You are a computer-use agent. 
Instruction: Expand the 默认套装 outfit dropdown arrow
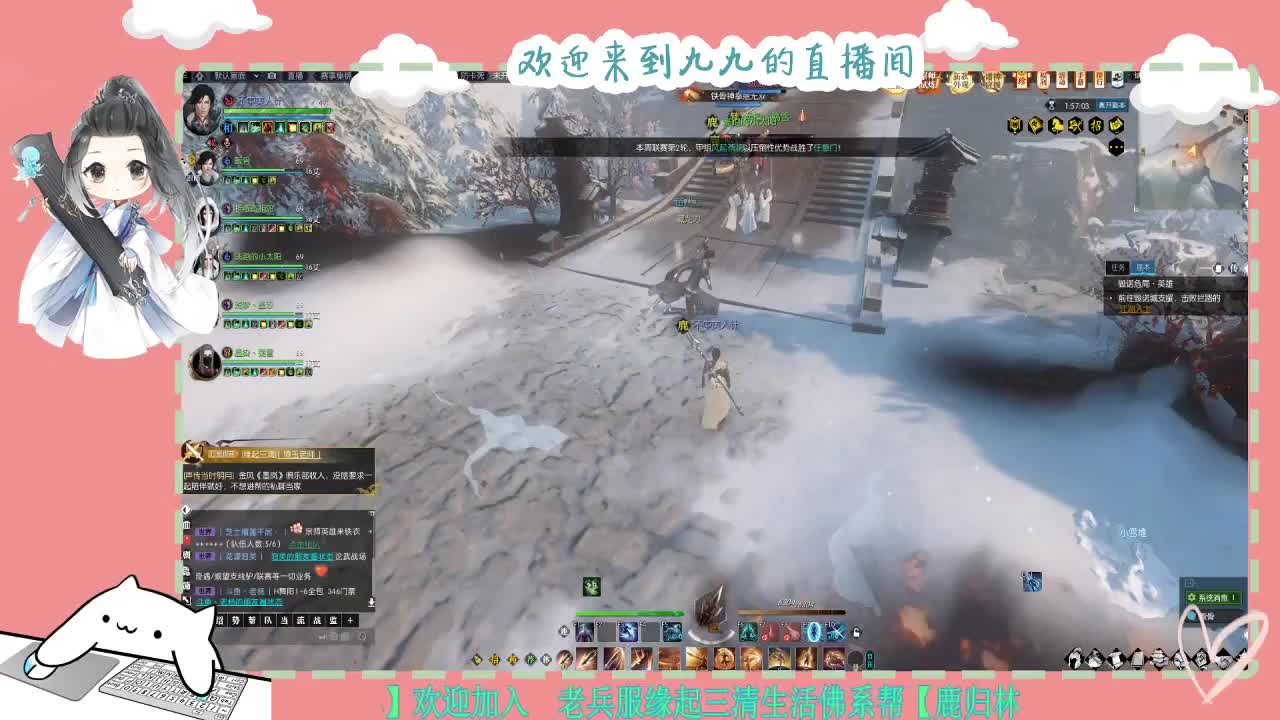pos(257,75)
